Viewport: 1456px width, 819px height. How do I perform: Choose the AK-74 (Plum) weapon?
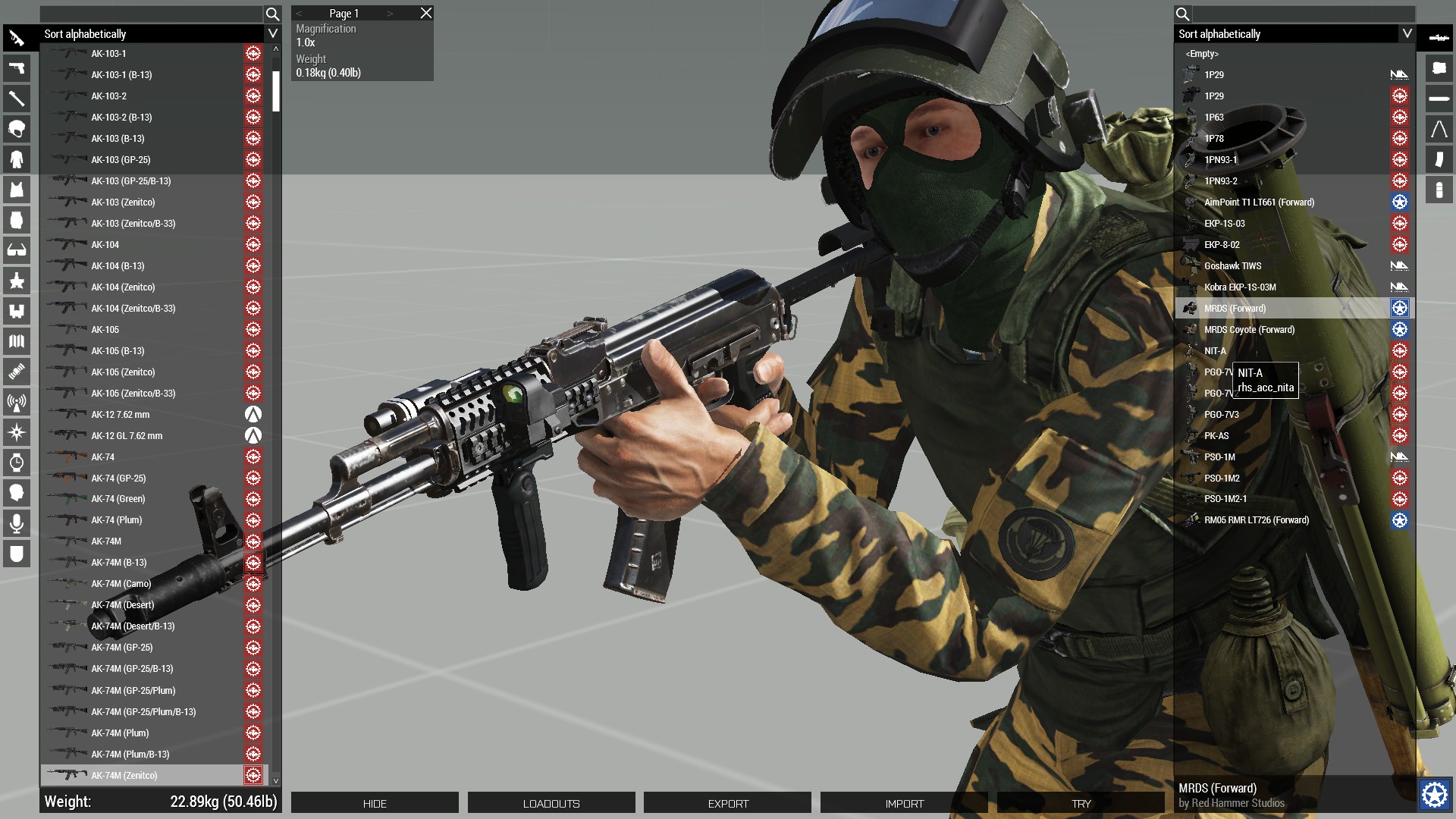click(x=117, y=520)
